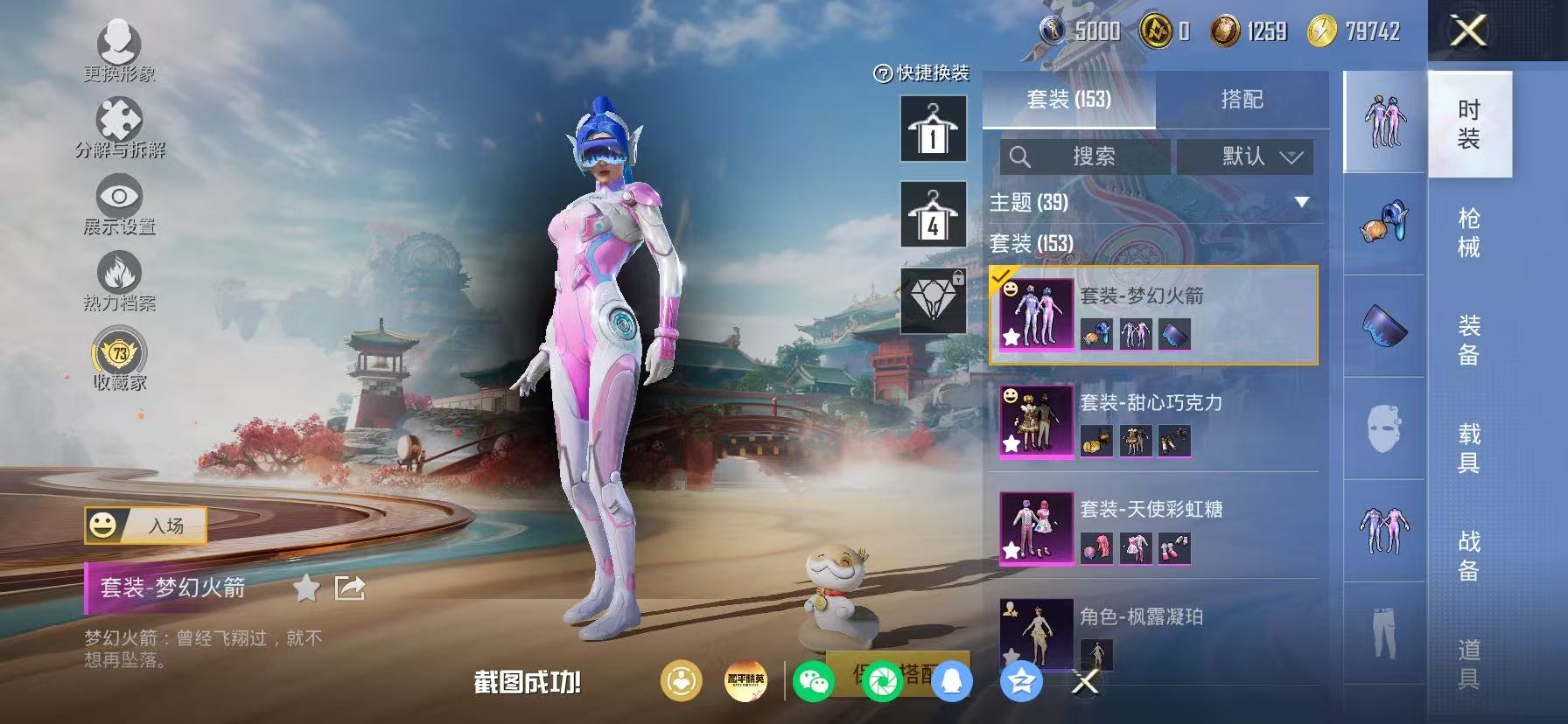View the 收藏家 collector level badge

[121, 354]
